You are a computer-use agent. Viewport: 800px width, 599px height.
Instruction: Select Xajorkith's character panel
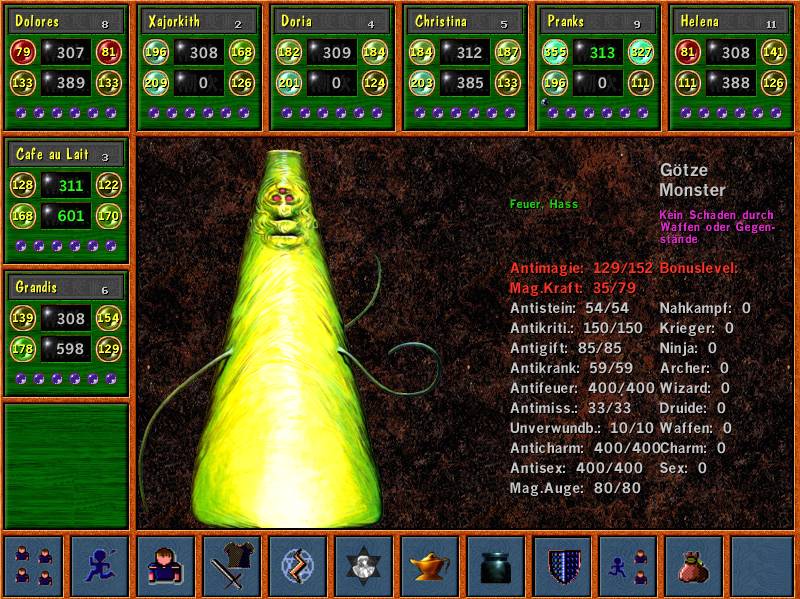point(198,67)
